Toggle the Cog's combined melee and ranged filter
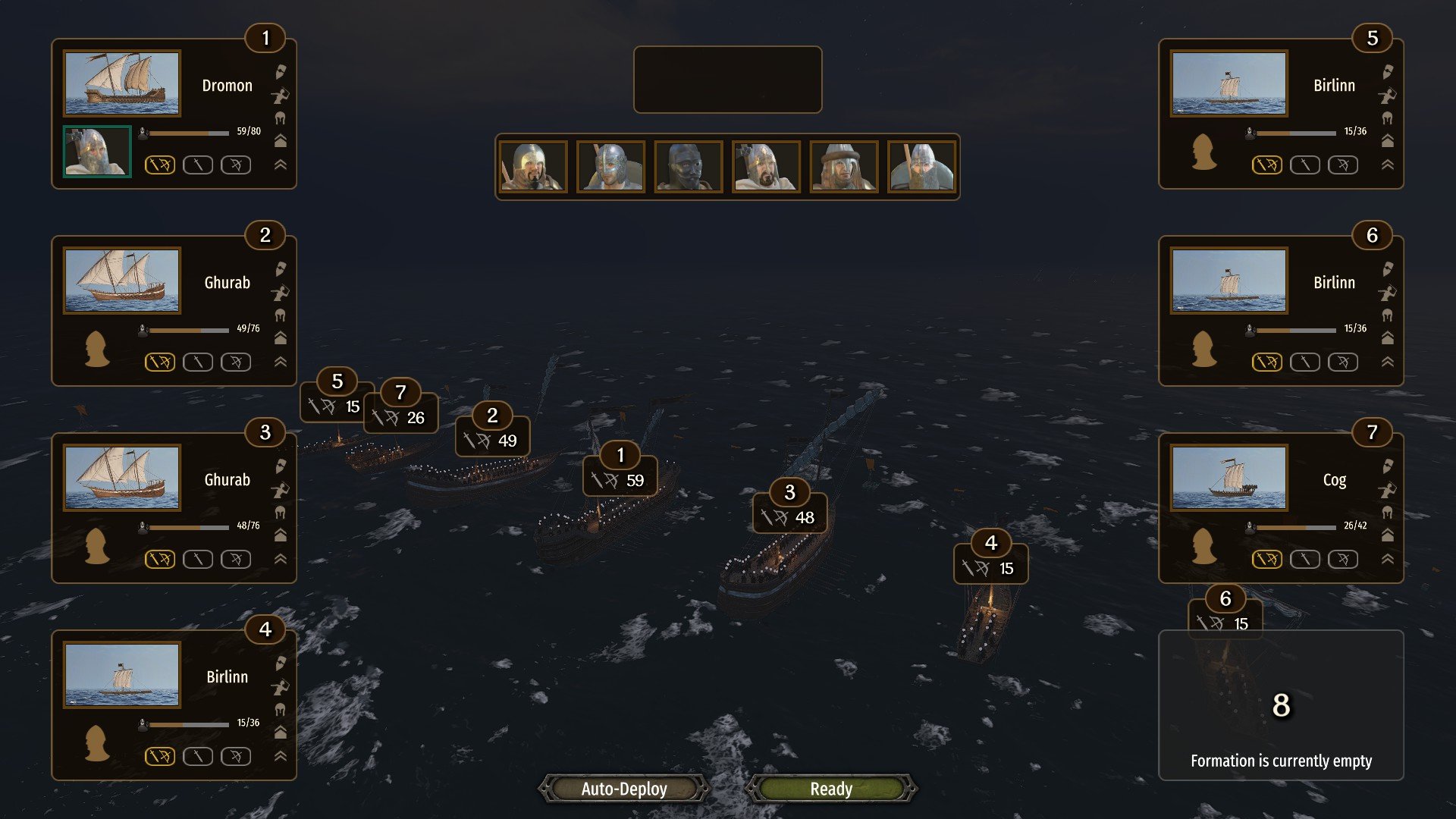The height and width of the screenshot is (819, 1456). [1266, 559]
